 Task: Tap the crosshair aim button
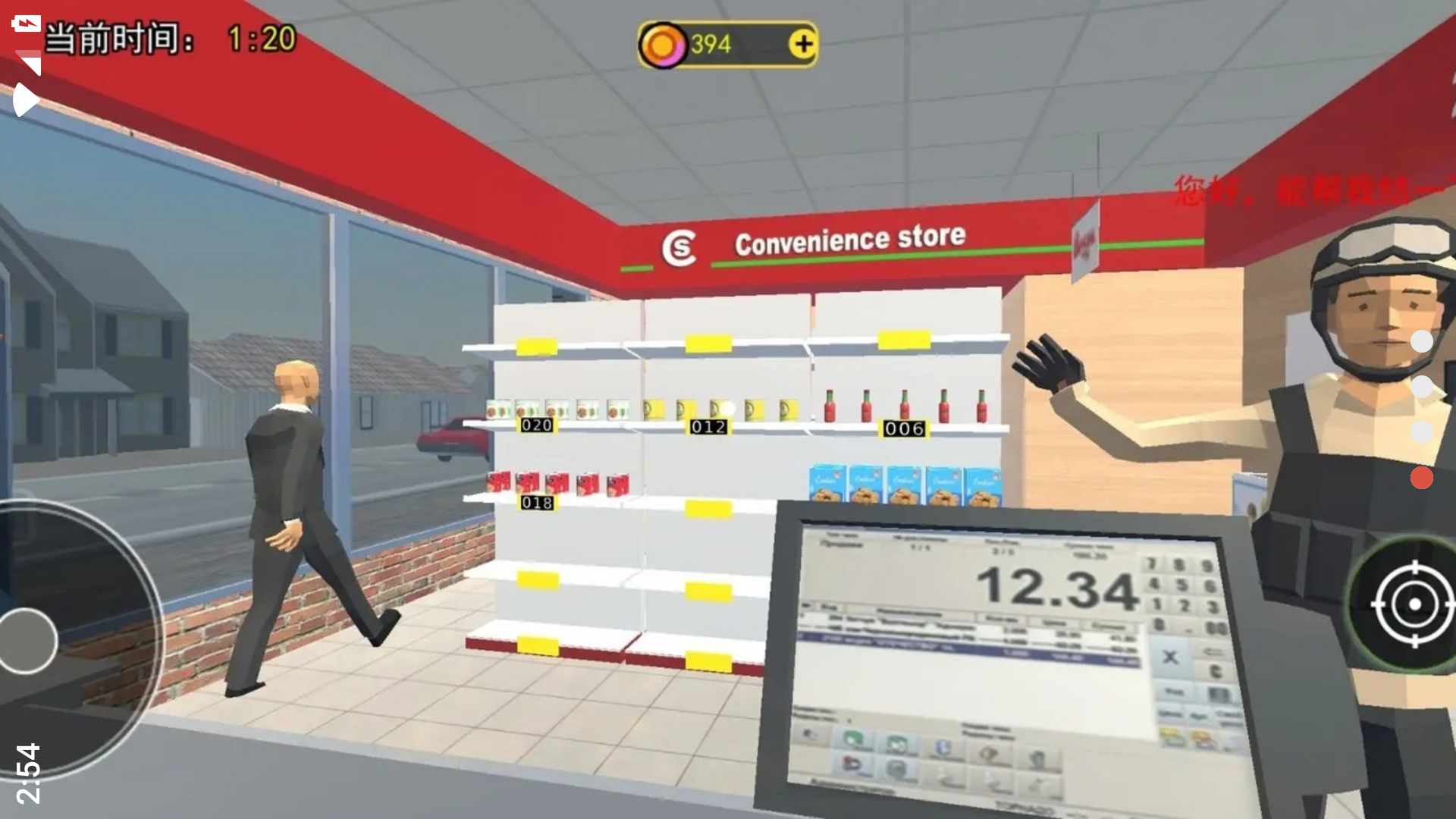click(1413, 604)
